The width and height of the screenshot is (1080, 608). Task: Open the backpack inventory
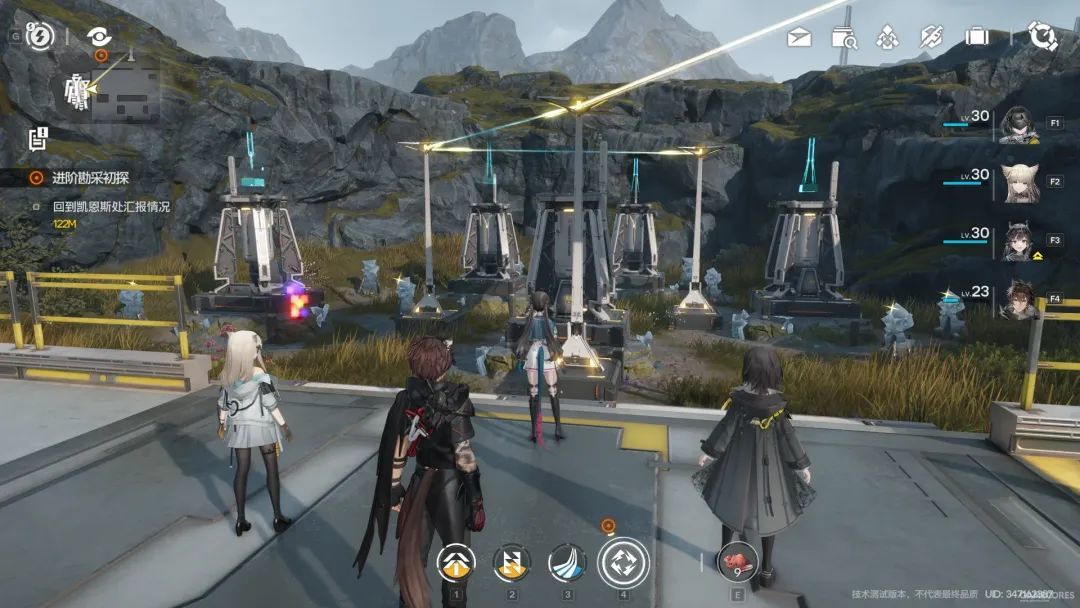(977, 38)
